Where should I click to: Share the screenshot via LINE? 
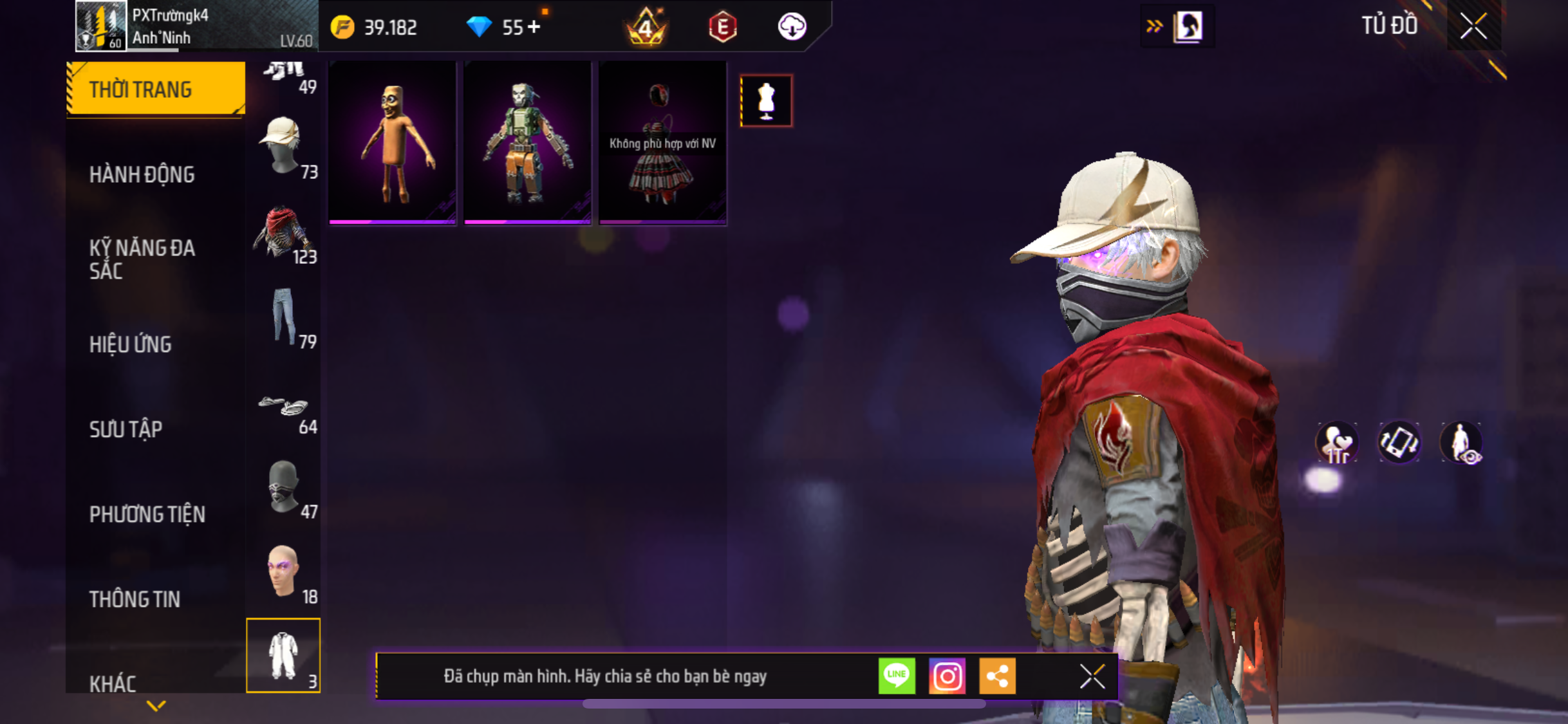897,676
